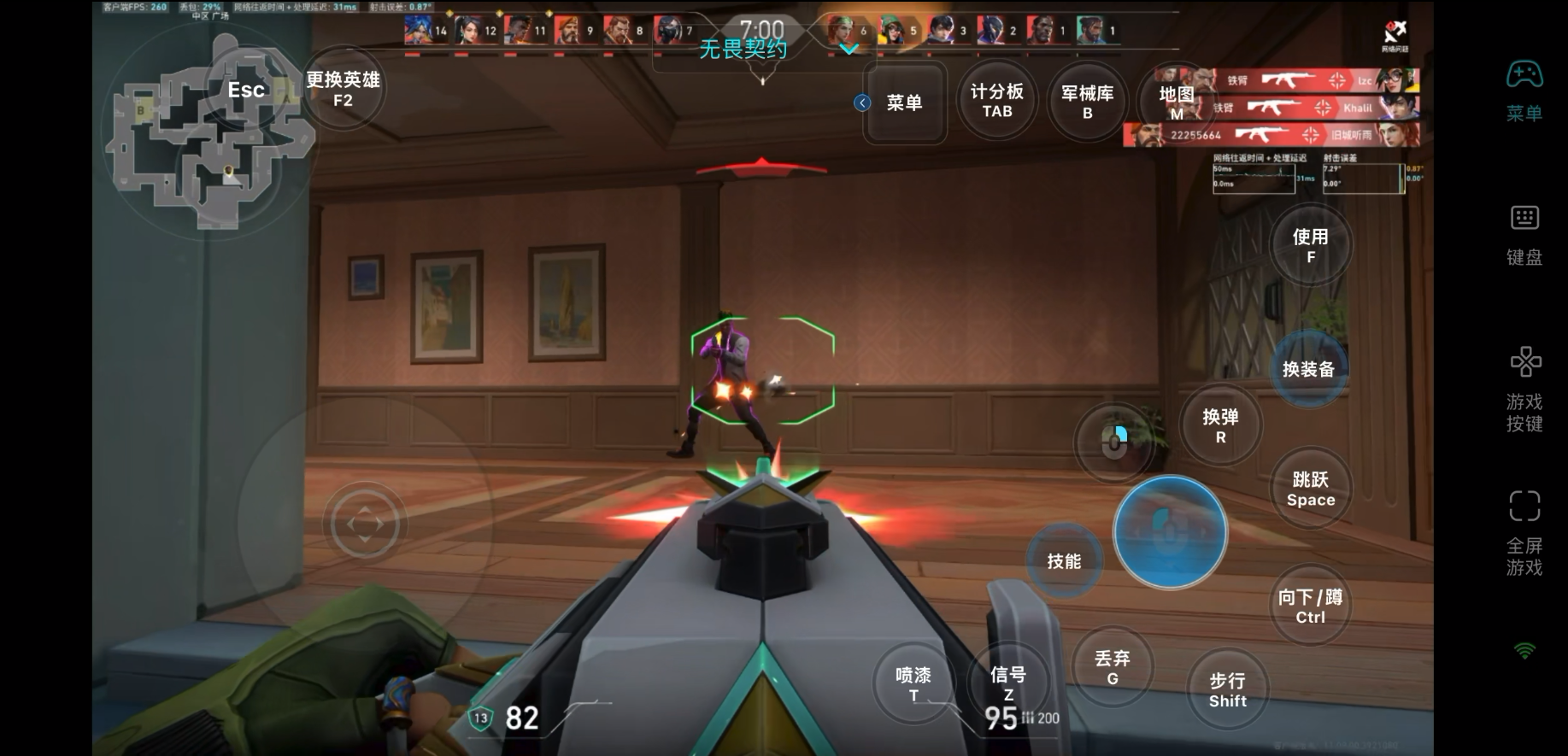
Task: Tap the 喷漆 T spray button
Action: (913, 683)
